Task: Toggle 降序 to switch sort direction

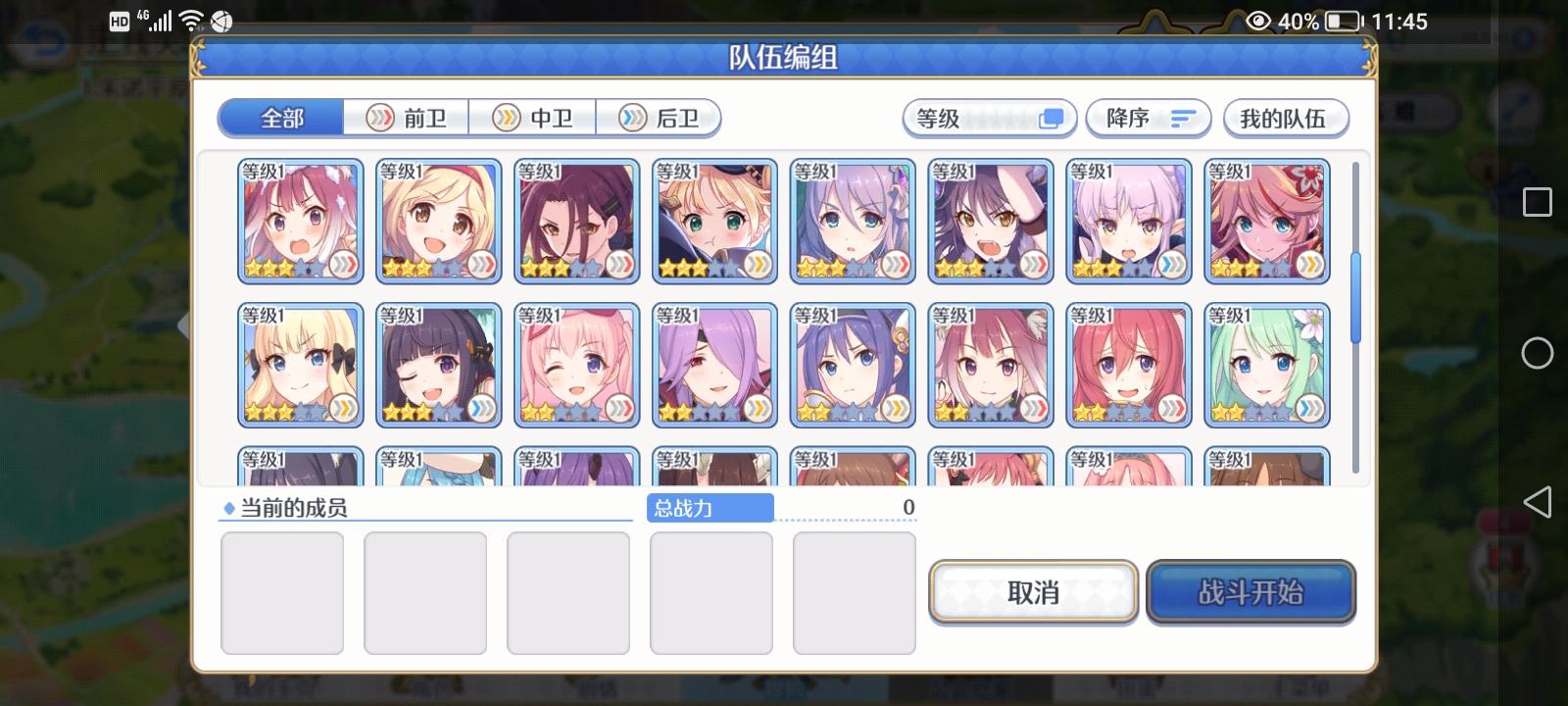Action: pyautogui.click(x=1149, y=118)
